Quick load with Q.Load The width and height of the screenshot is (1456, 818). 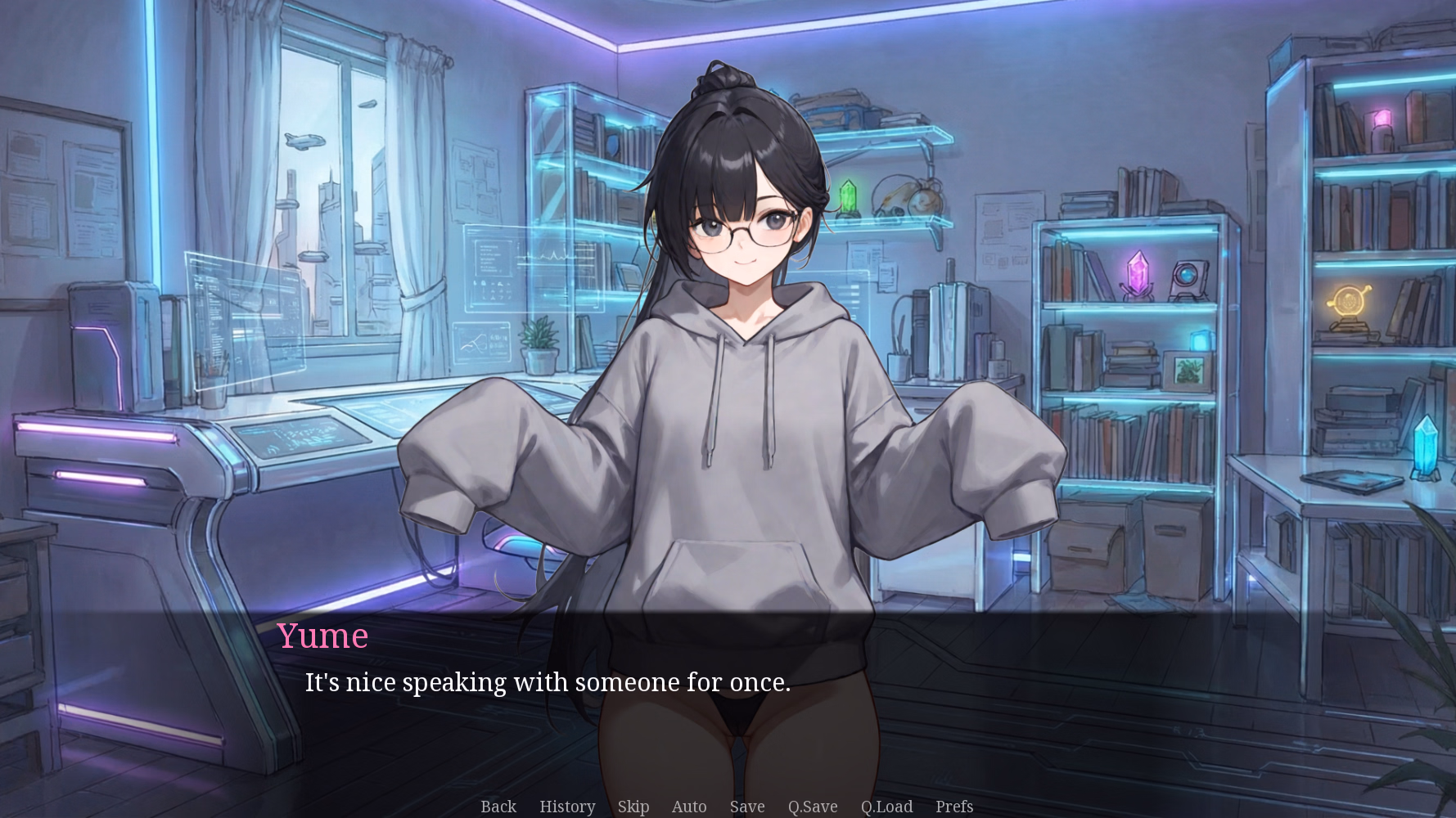tap(886, 807)
